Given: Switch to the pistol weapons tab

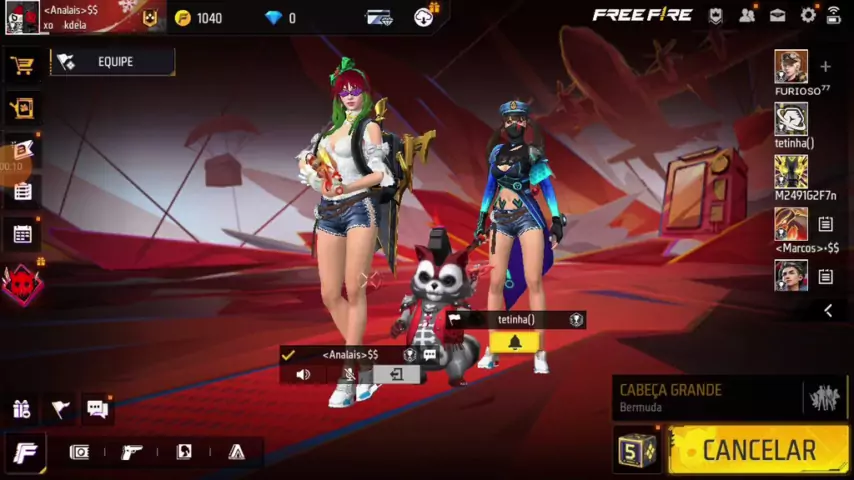Looking at the screenshot, I should [131, 452].
